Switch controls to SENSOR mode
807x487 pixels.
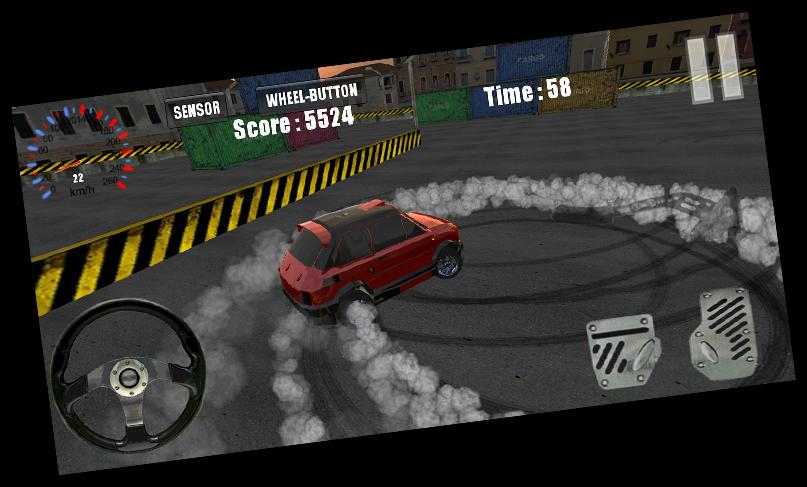click(196, 110)
